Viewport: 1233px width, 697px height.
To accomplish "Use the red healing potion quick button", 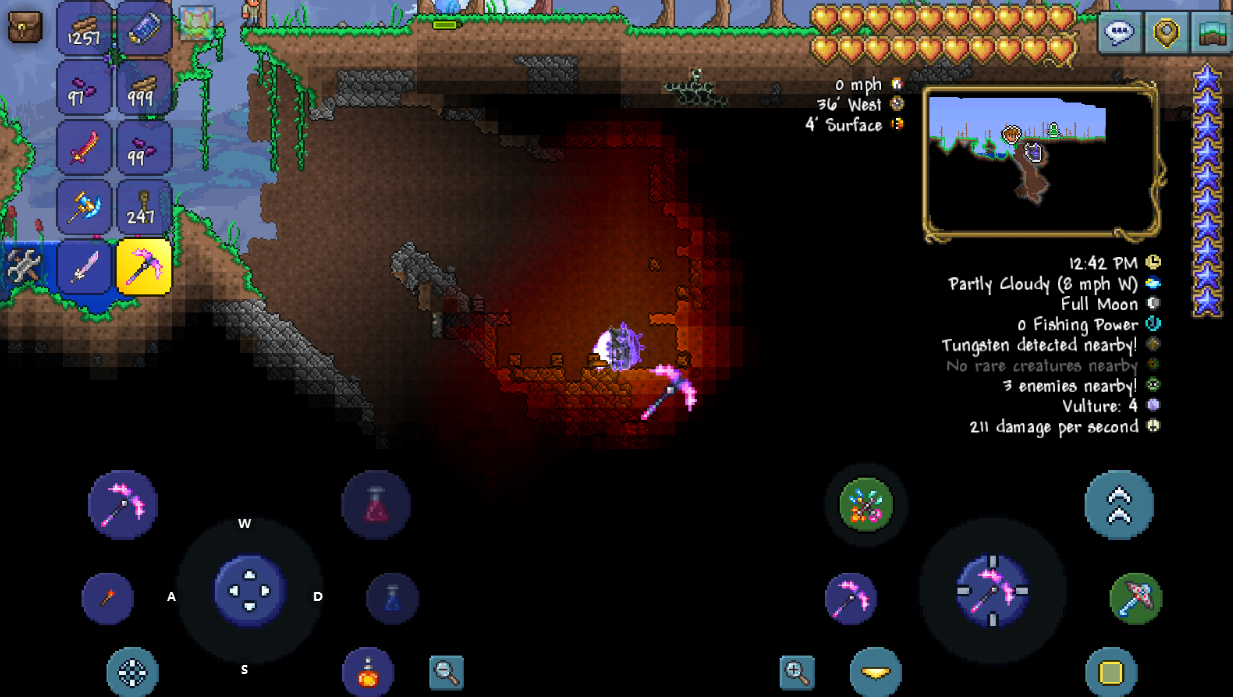I will (376, 505).
